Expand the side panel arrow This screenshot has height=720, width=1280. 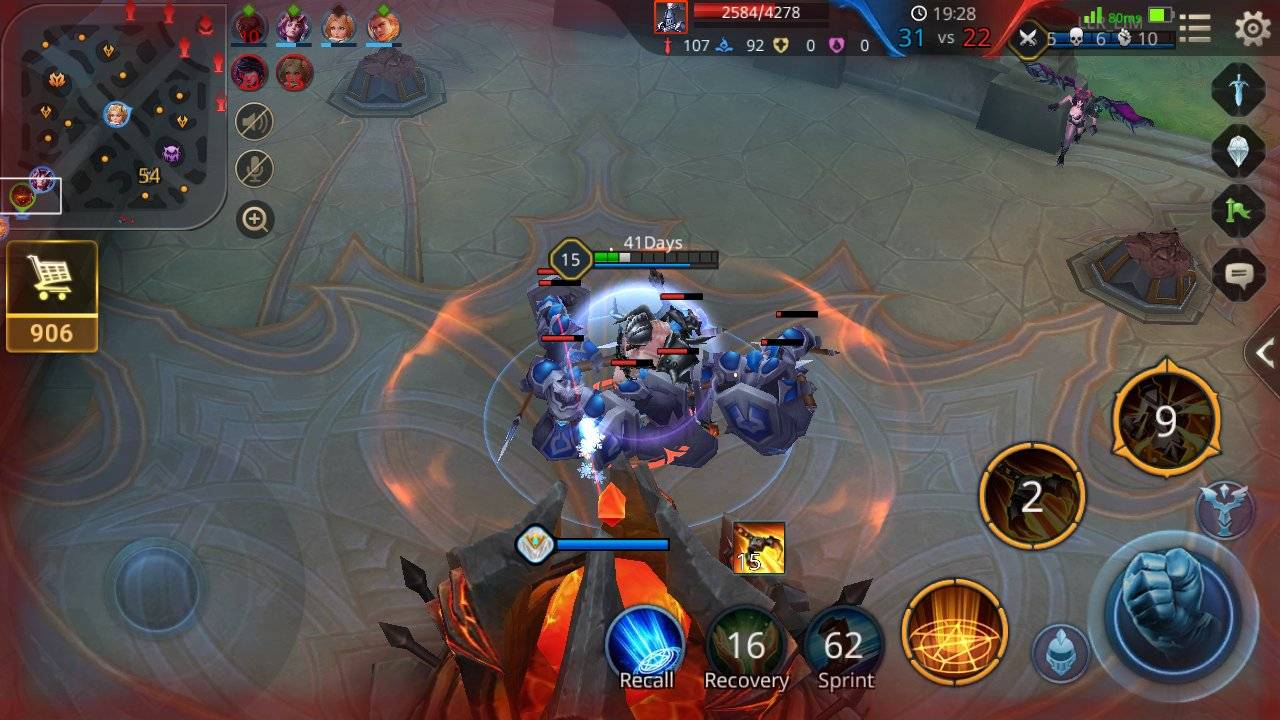1264,352
